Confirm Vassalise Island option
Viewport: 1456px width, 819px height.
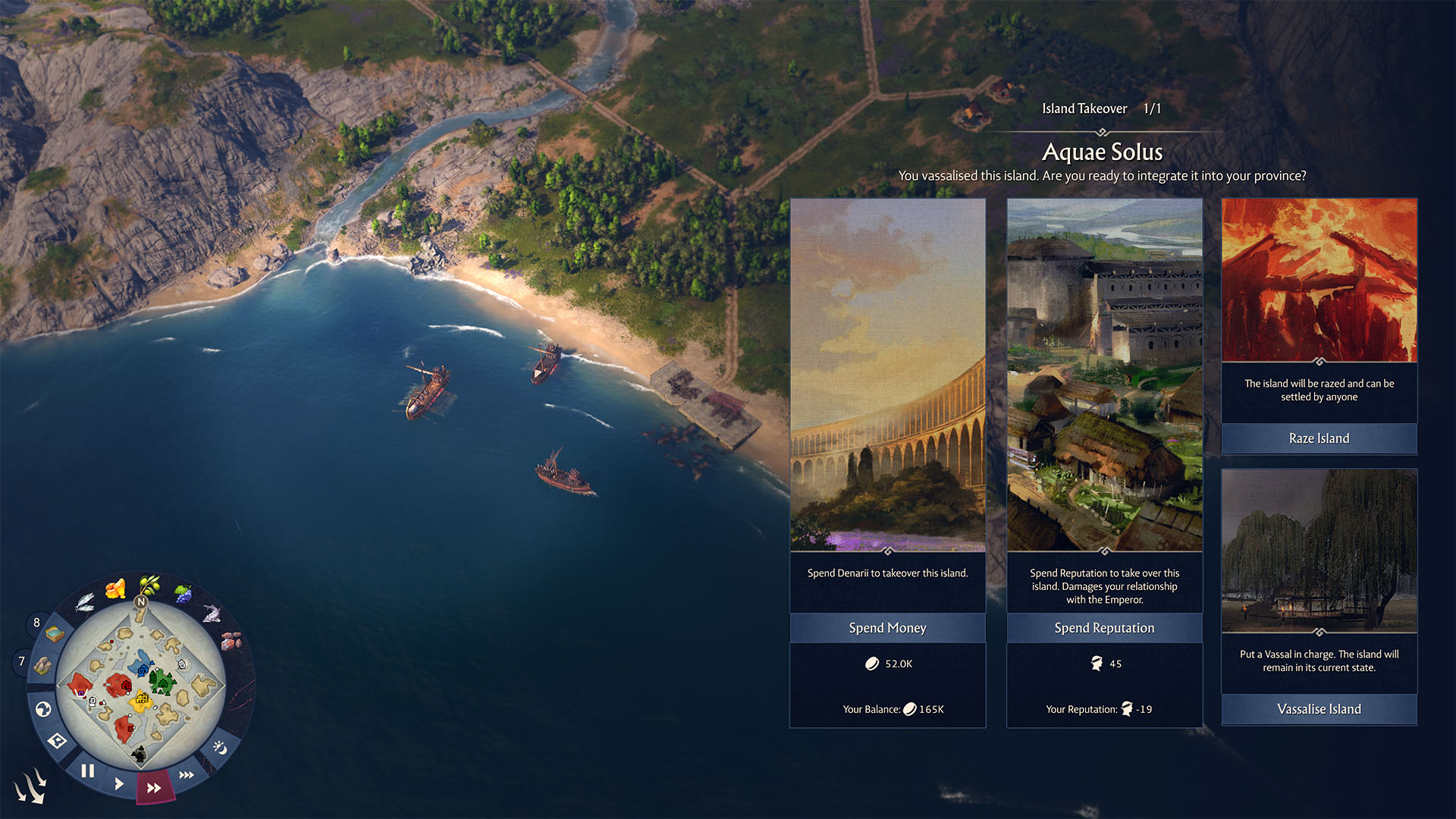click(x=1319, y=709)
